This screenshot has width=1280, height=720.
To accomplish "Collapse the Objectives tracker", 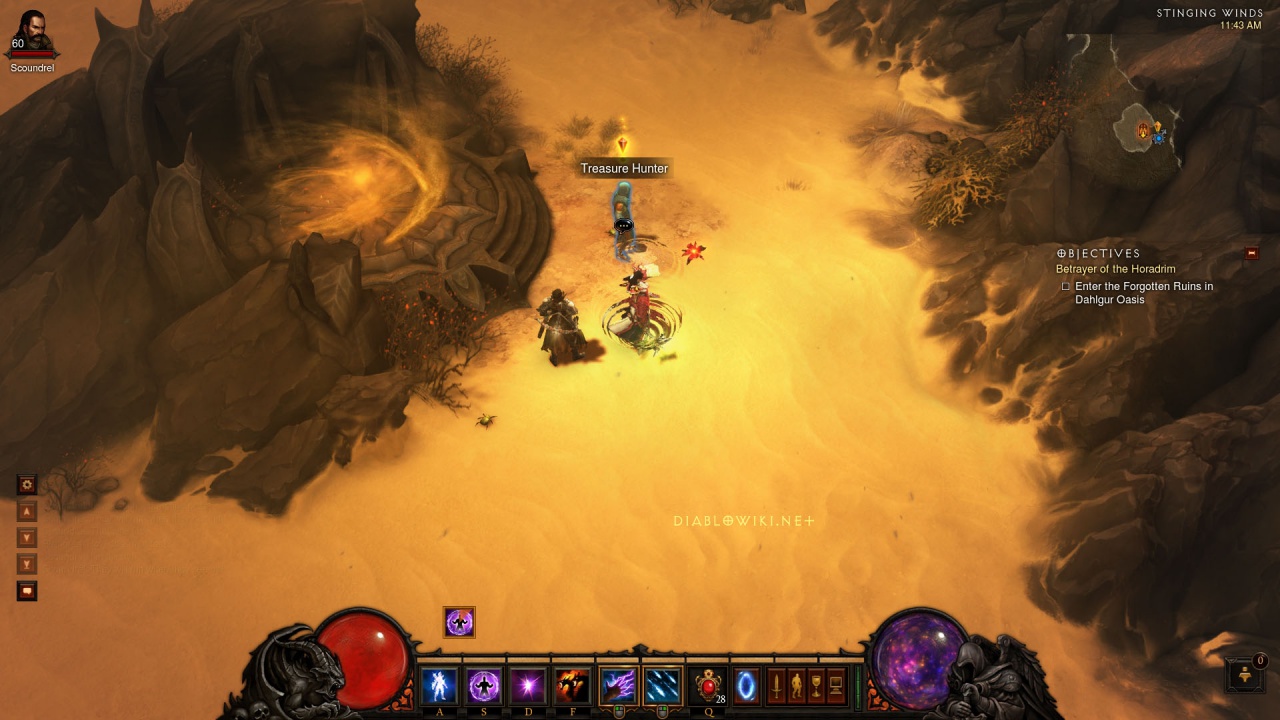I will [x=1251, y=254].
